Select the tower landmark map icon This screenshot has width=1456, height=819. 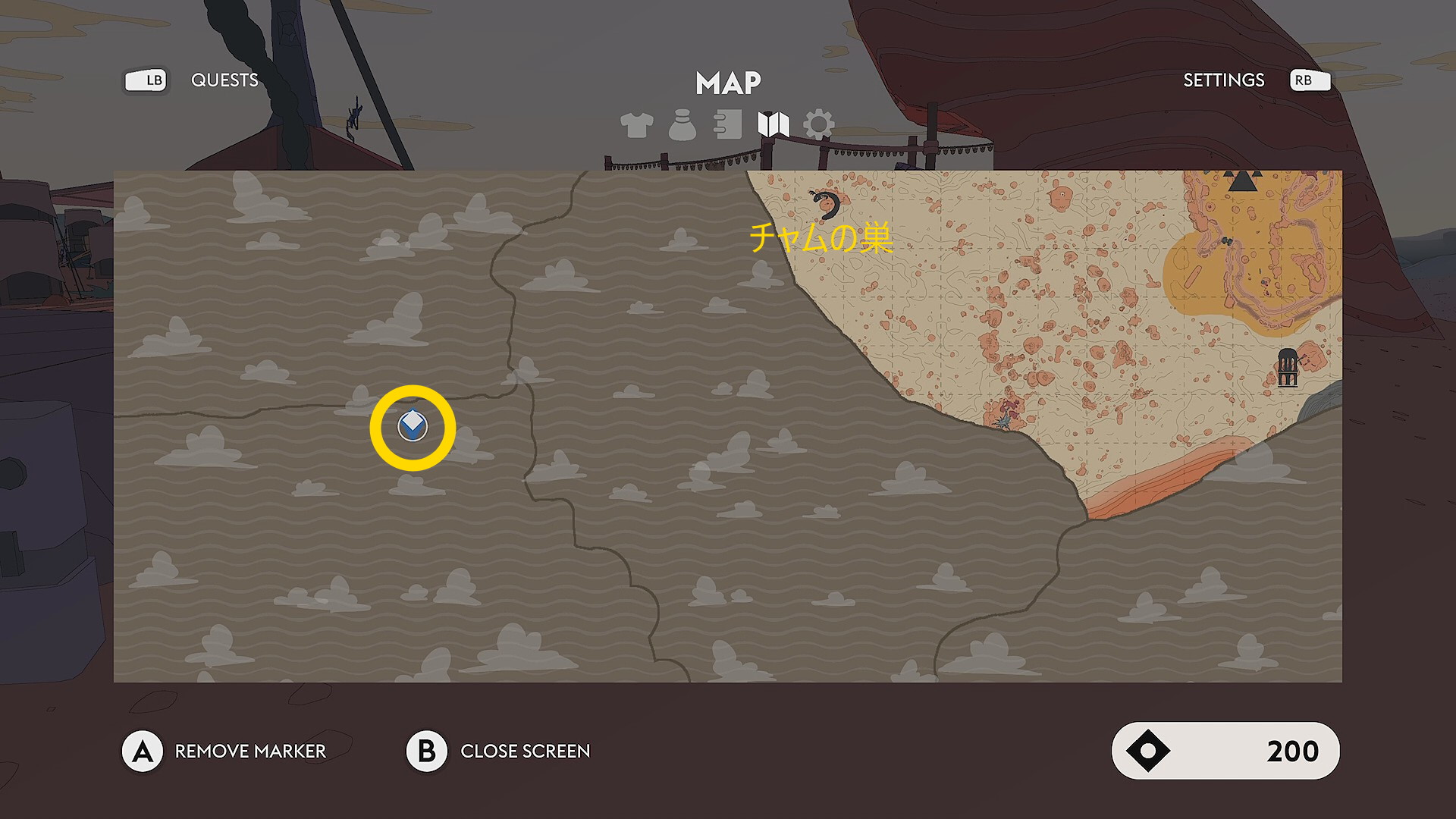click(x=1288, y=368)
